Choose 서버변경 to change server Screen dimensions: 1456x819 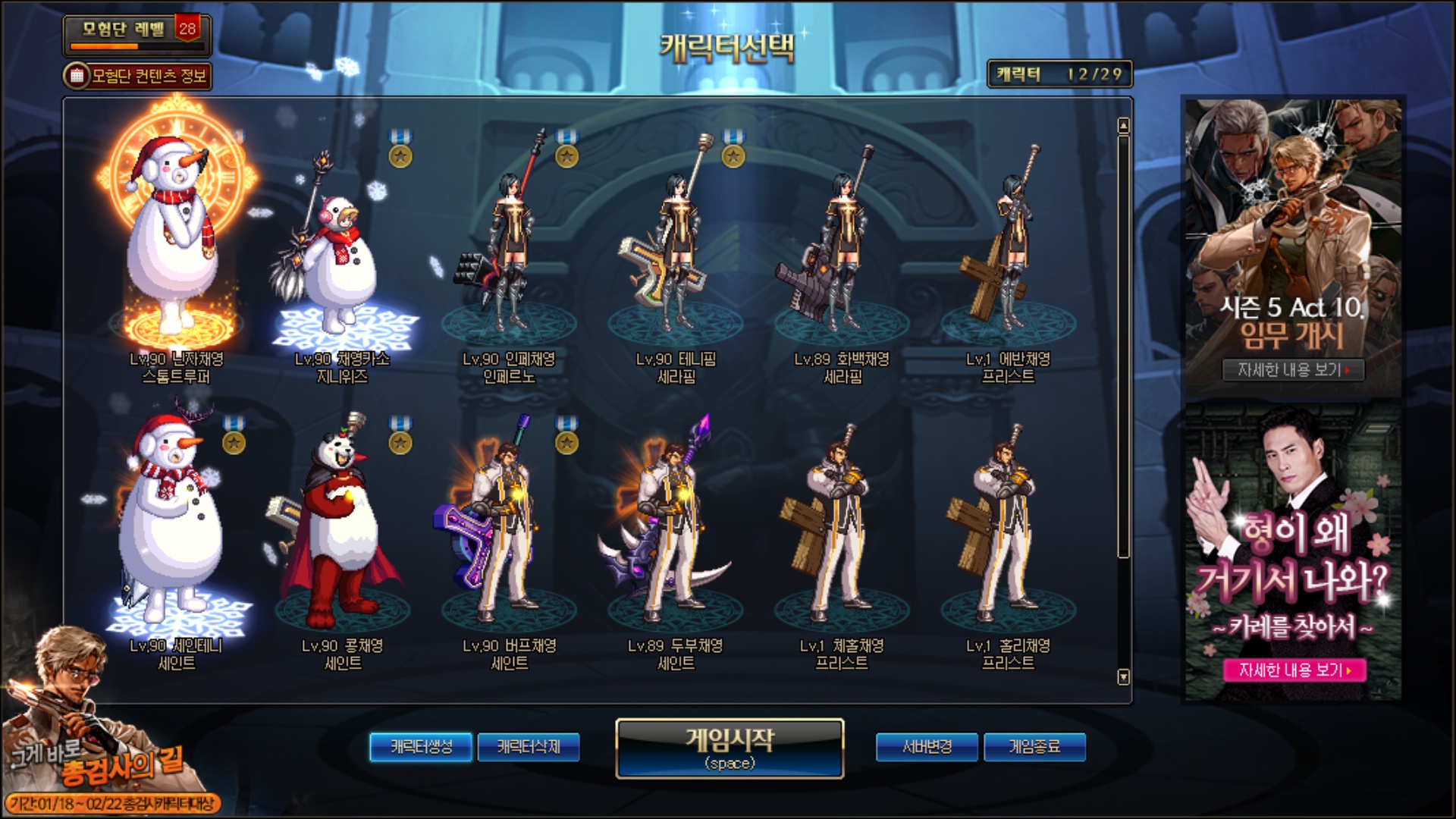tap(927, 747)
